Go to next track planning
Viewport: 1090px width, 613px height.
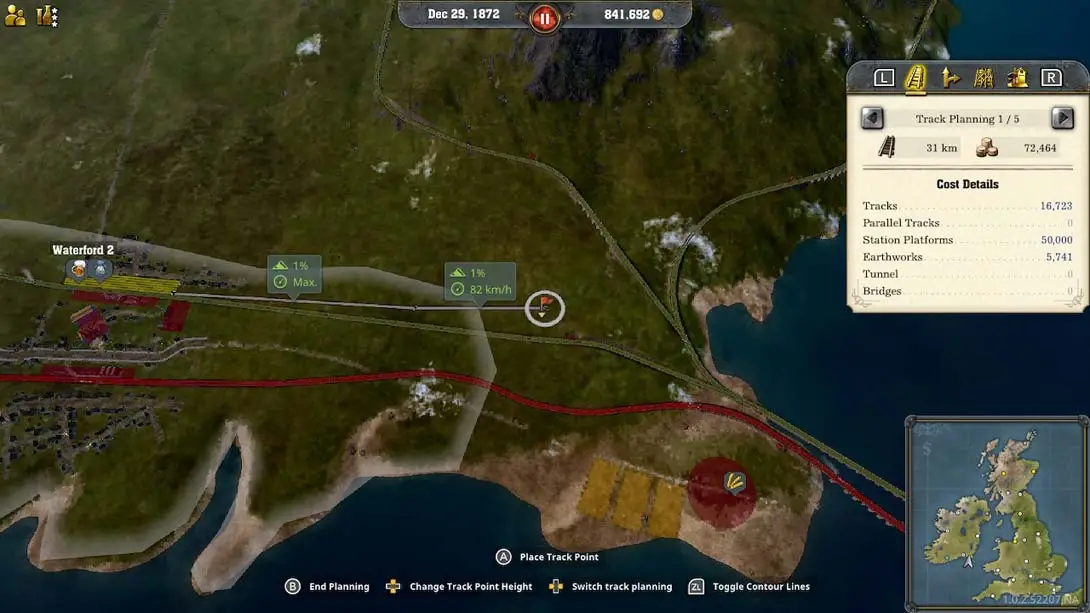1062,118
